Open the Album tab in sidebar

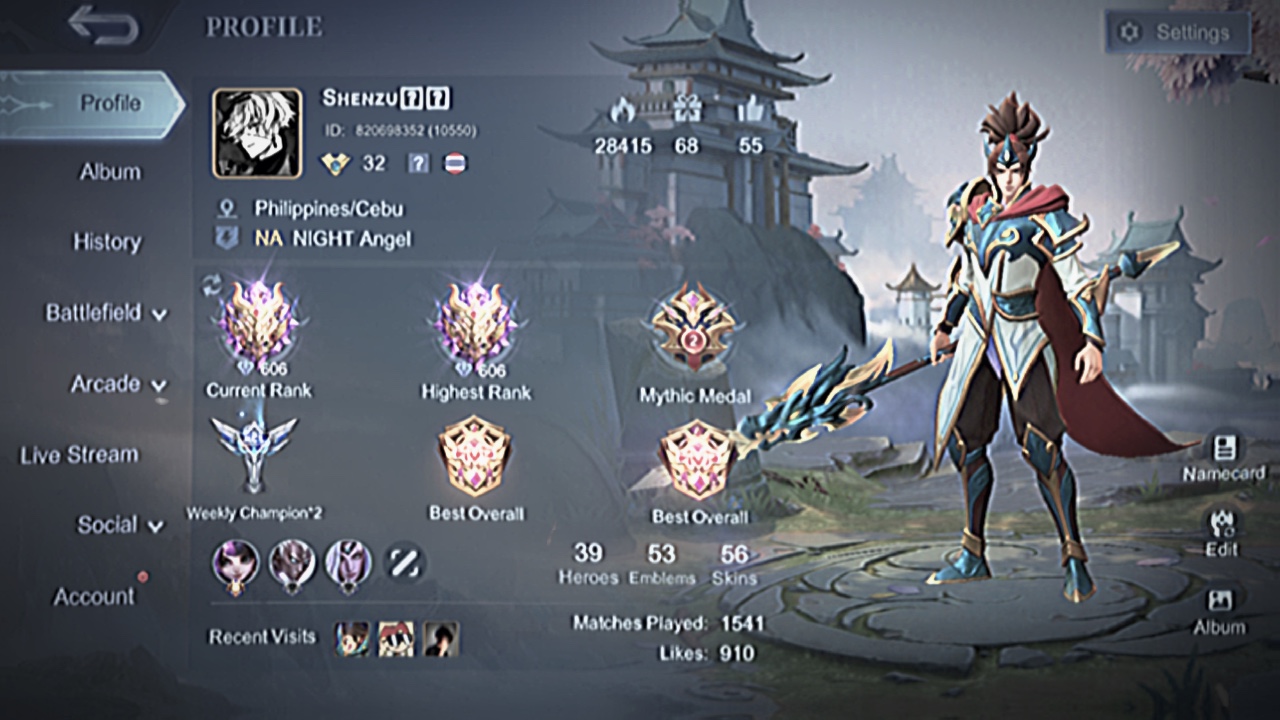[x=109, y=172]
